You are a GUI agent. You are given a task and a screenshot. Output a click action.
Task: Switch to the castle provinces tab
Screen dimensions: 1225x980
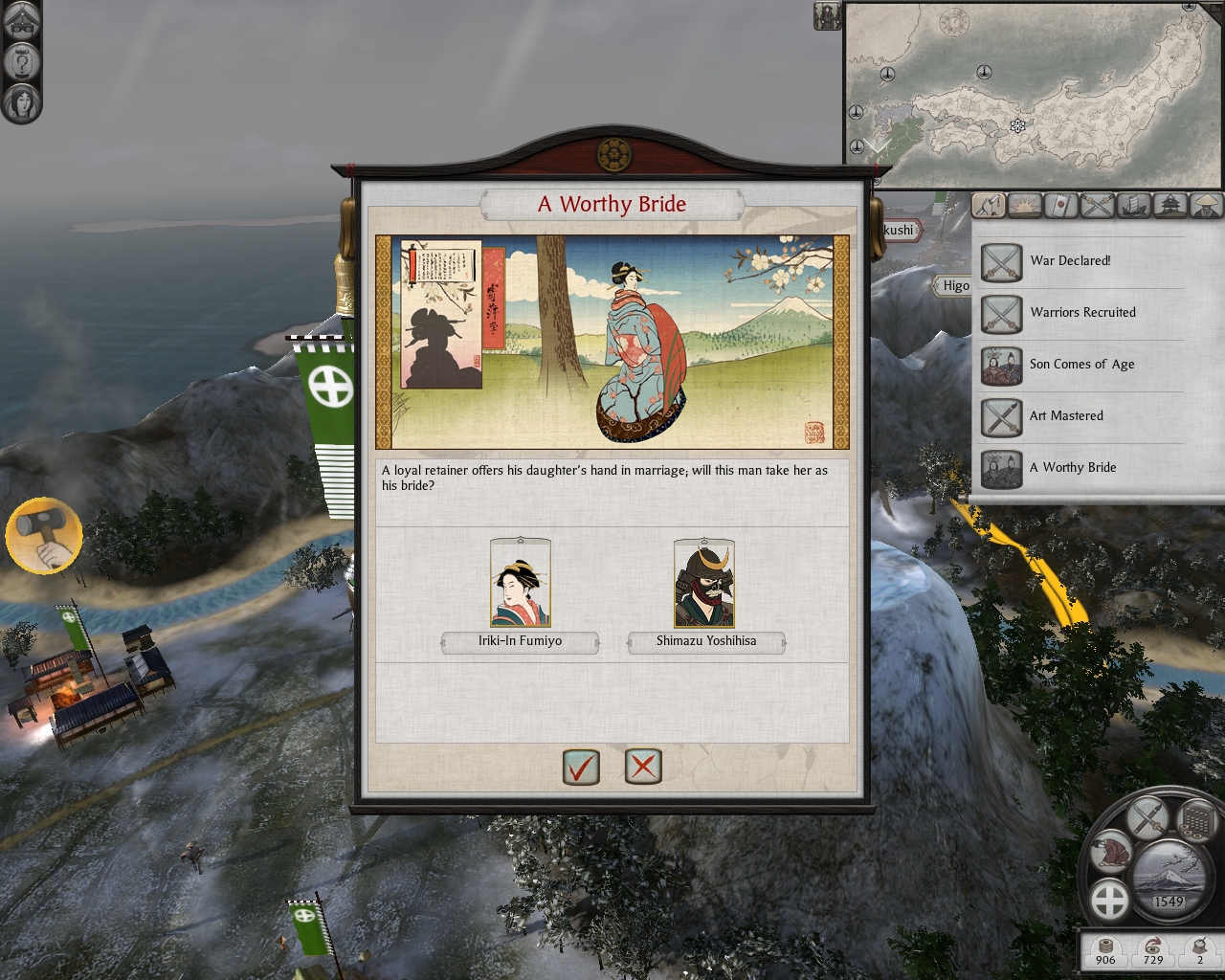click(1170, 205)
